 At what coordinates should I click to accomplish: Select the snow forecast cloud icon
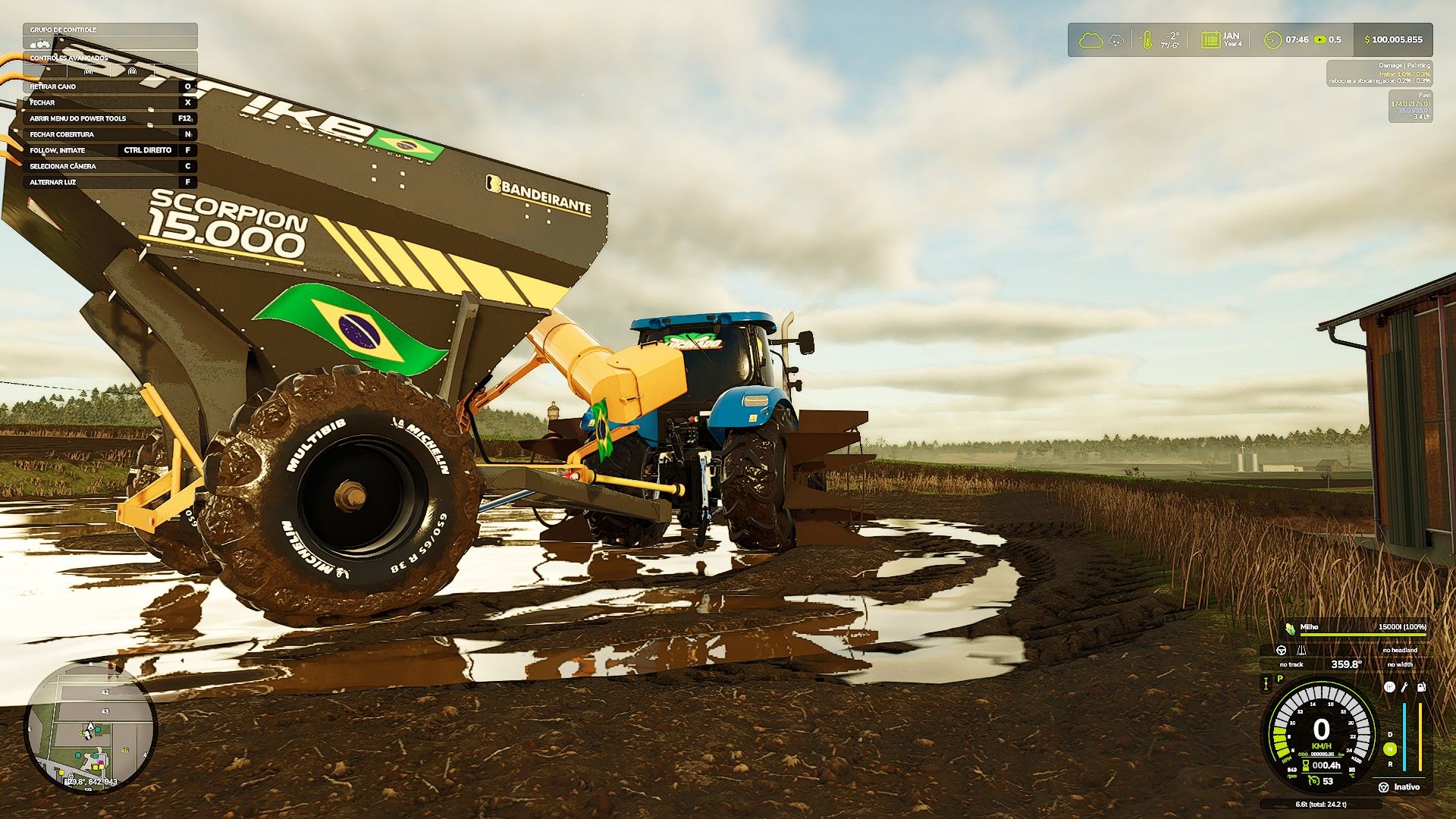[1116, 39]
